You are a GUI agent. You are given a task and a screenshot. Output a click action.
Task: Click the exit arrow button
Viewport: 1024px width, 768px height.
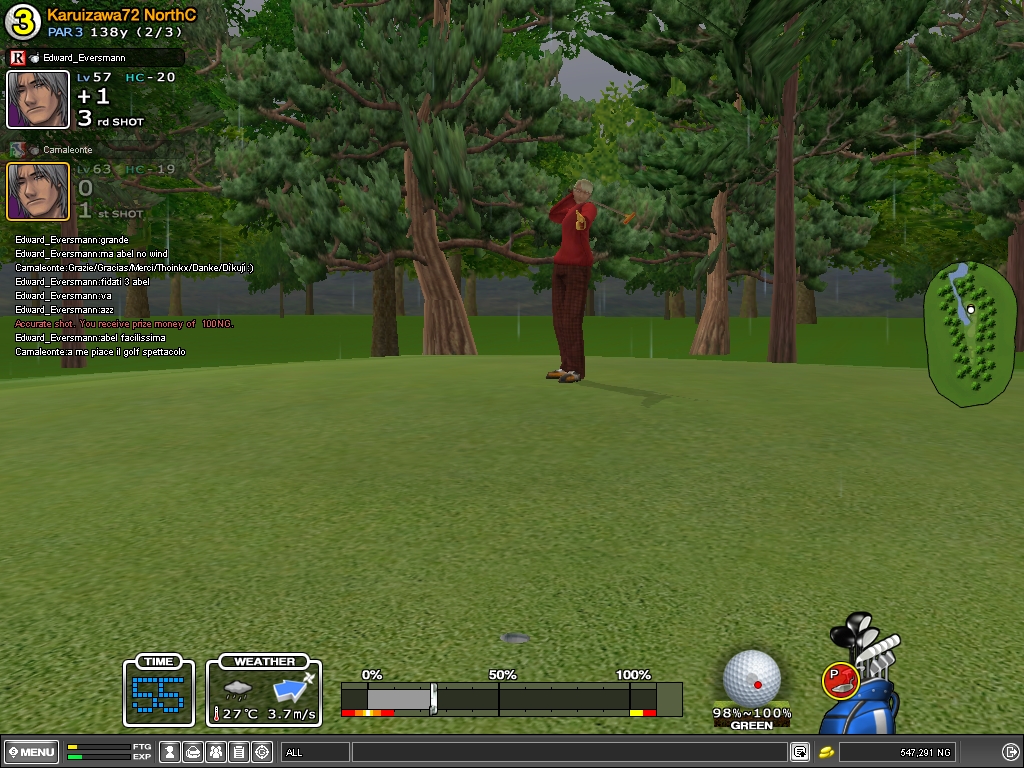(x=1010, y=752)
